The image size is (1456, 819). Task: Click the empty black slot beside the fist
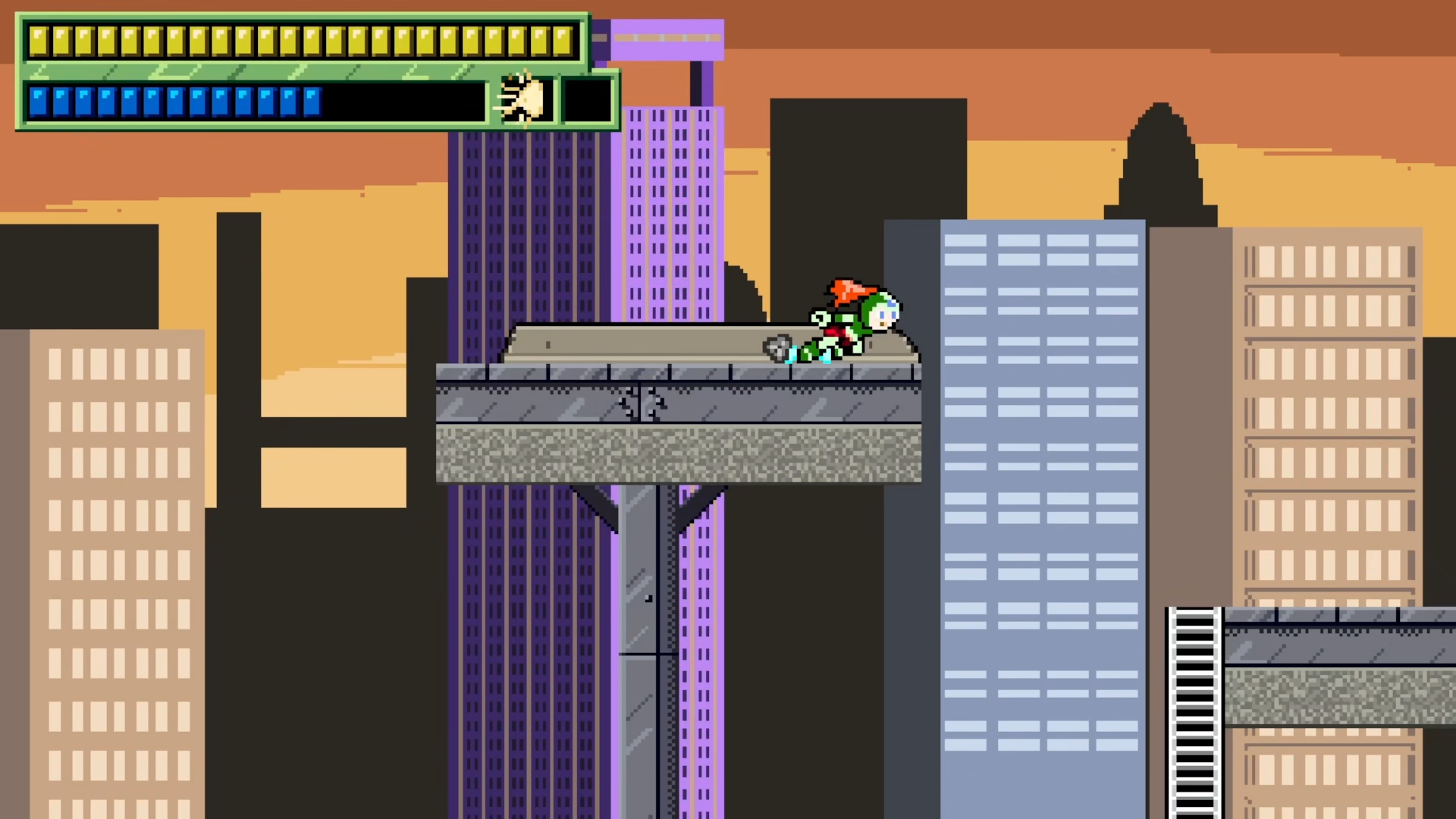click(587, 100)
